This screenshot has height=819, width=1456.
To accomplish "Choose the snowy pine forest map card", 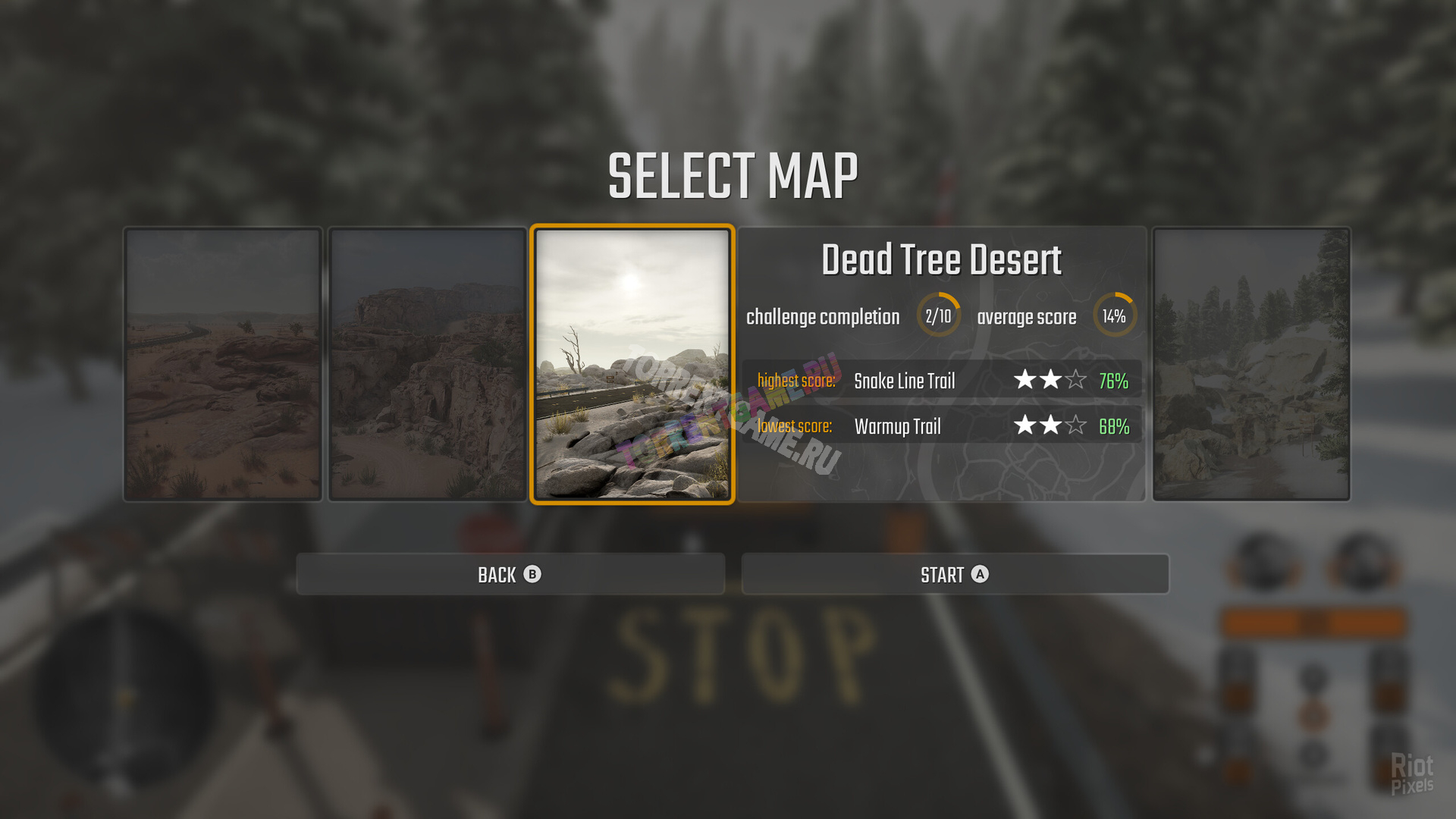I will click(x=1250, y=364).
